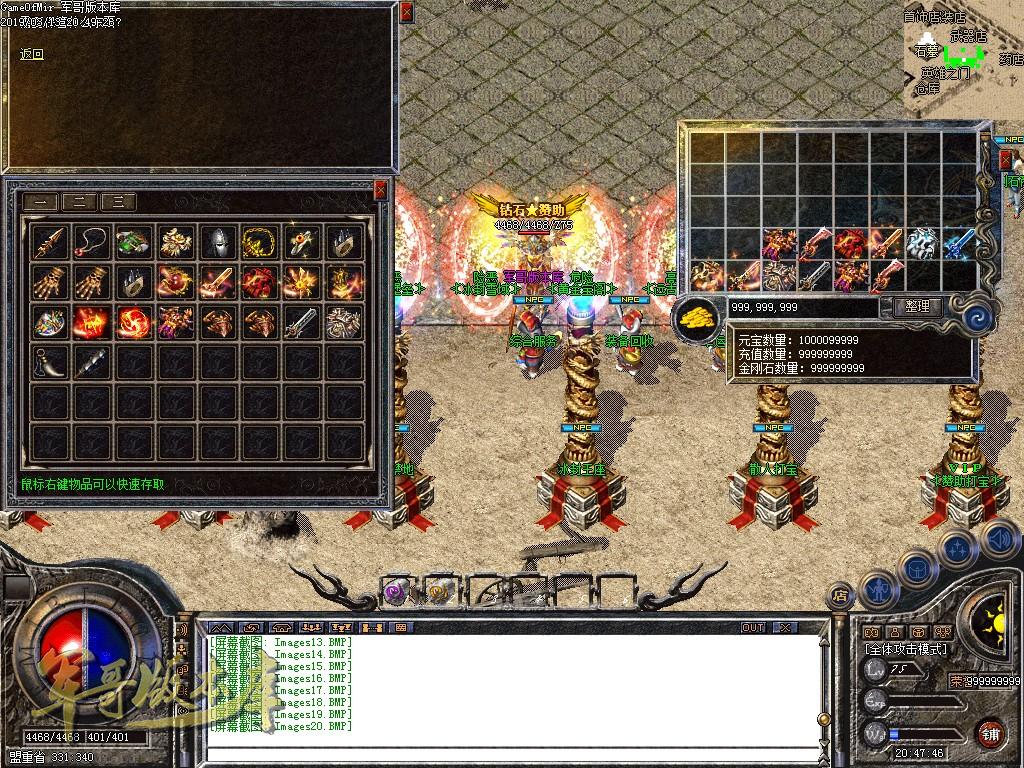The height and width of the screenshot is (768, 1024).
Task: Choose the white horn item in the warehouse
Action: coord(51,362)
